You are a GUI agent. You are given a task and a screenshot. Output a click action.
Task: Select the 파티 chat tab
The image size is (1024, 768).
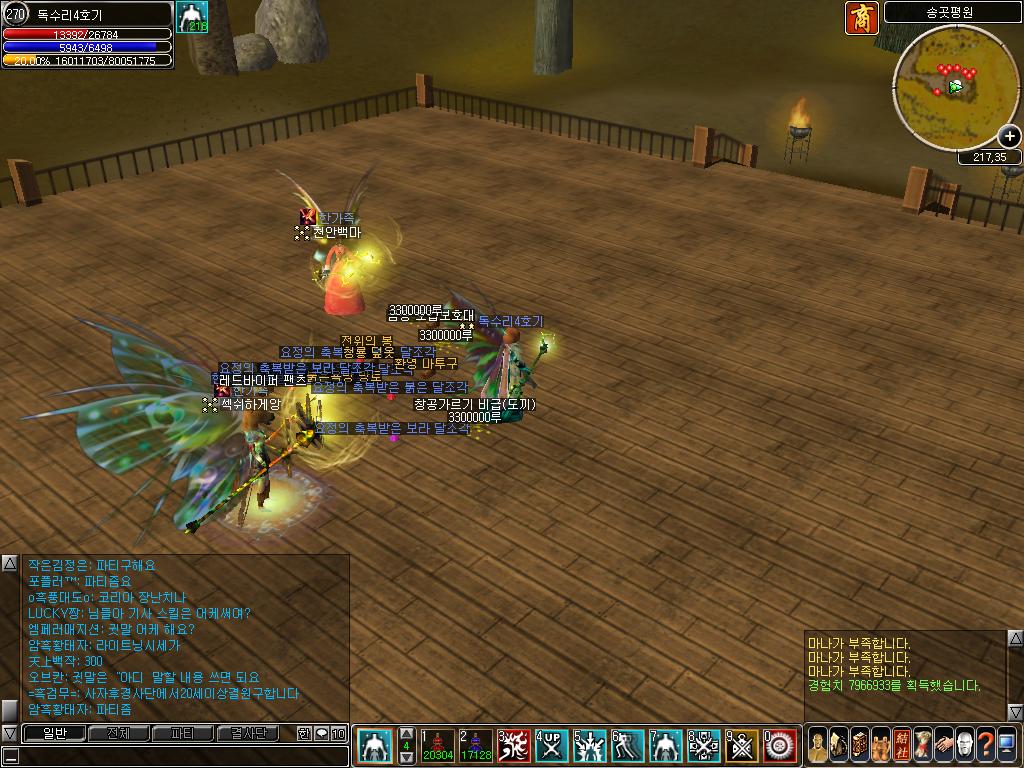(182, 734)
